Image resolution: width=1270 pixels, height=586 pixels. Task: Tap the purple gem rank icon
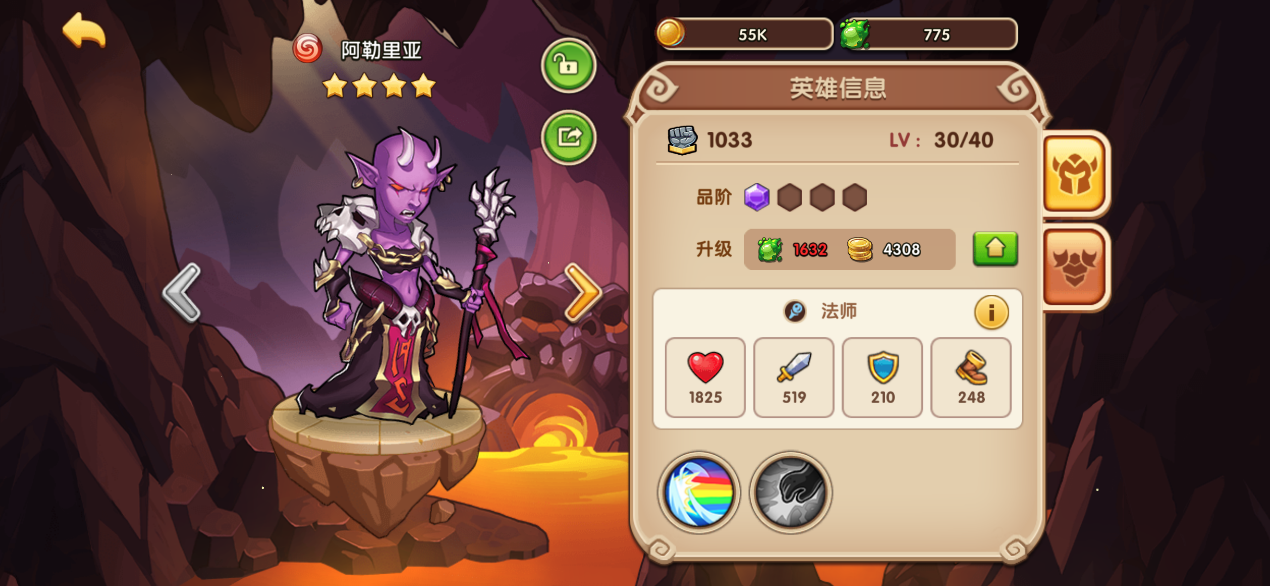point(757,197)
